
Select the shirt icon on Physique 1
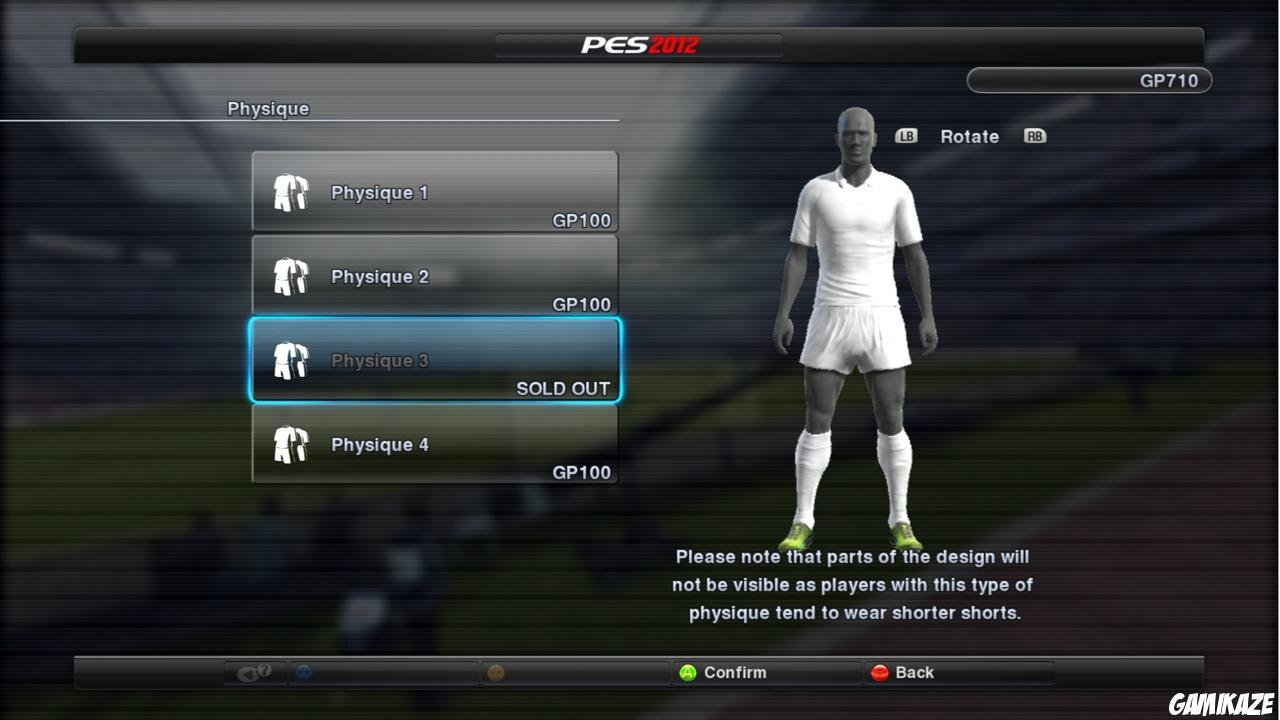[x=290, y=190]
